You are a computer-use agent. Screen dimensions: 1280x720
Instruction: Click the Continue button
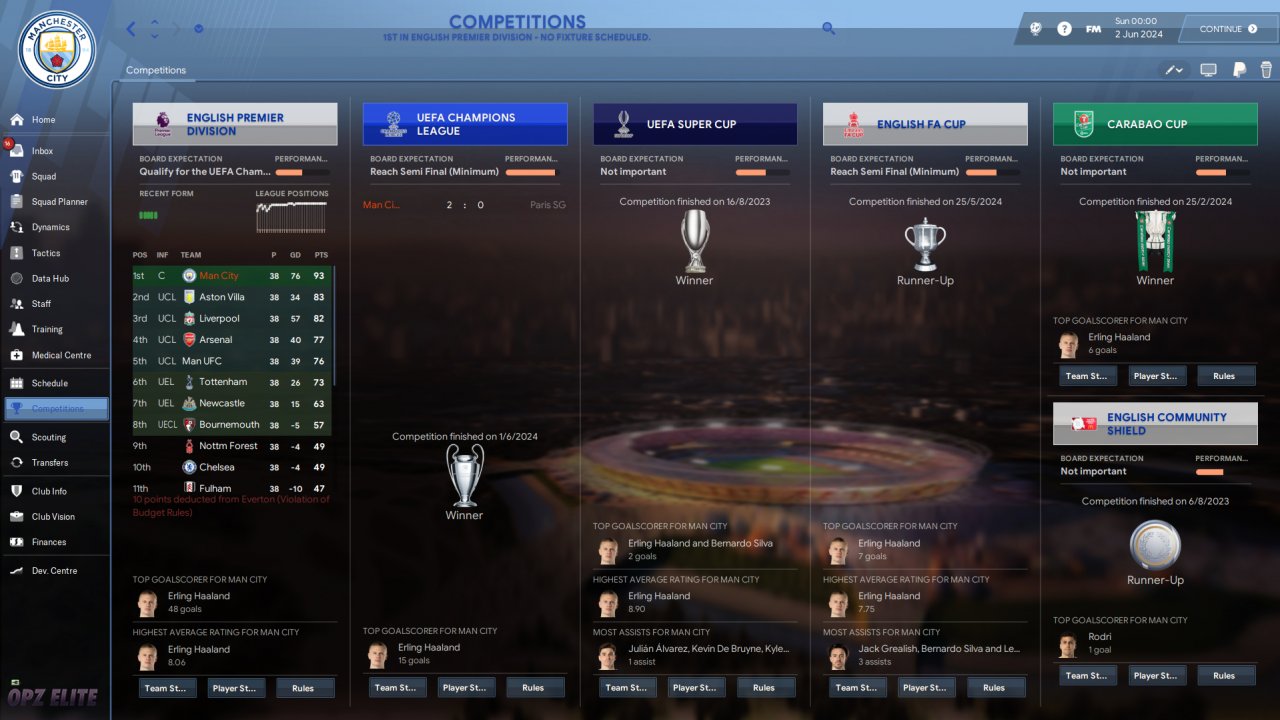[1228, 29]
